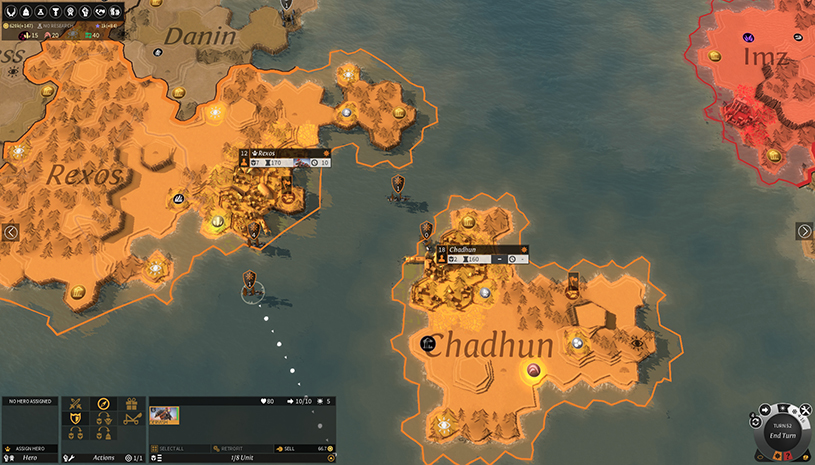Click the gift box action icon
This screenshot has height=465, width=815.
(129, 404)
